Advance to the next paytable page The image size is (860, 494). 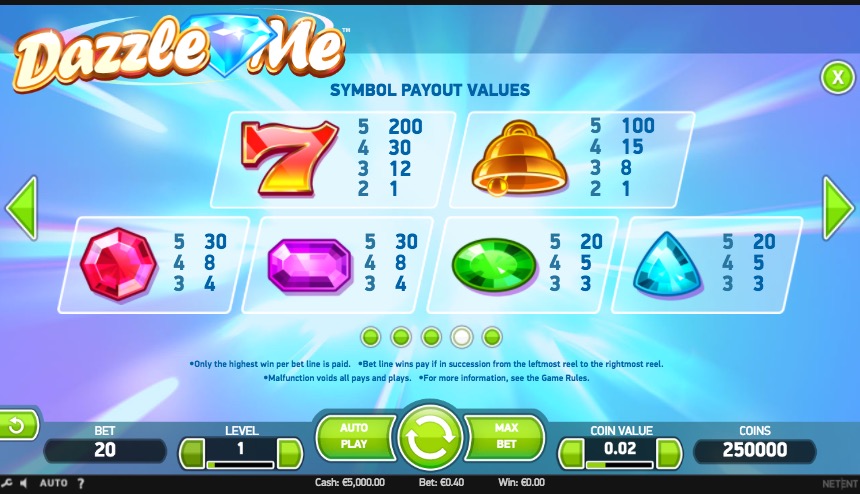pos(837,208)
